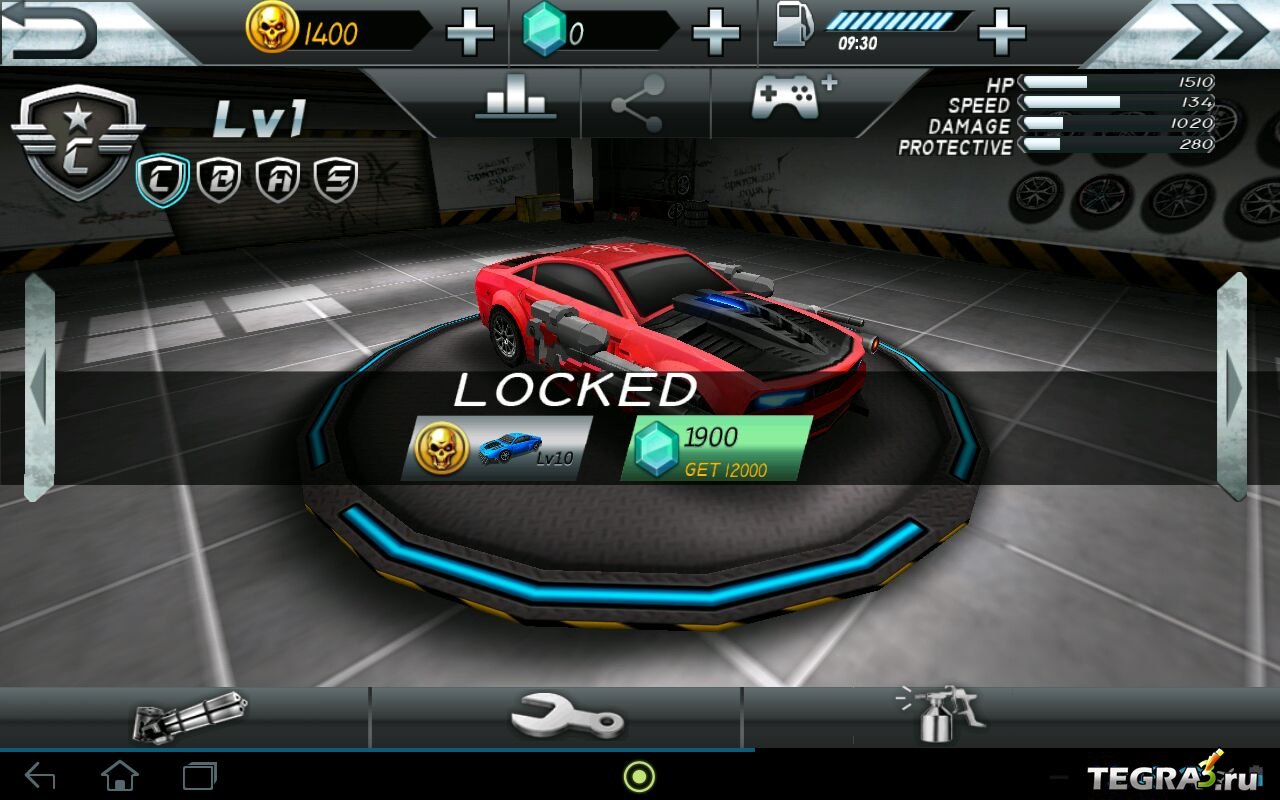Show next car with right arrow
Viewport: 1280px width, 800px height.
coord(1232,387)
